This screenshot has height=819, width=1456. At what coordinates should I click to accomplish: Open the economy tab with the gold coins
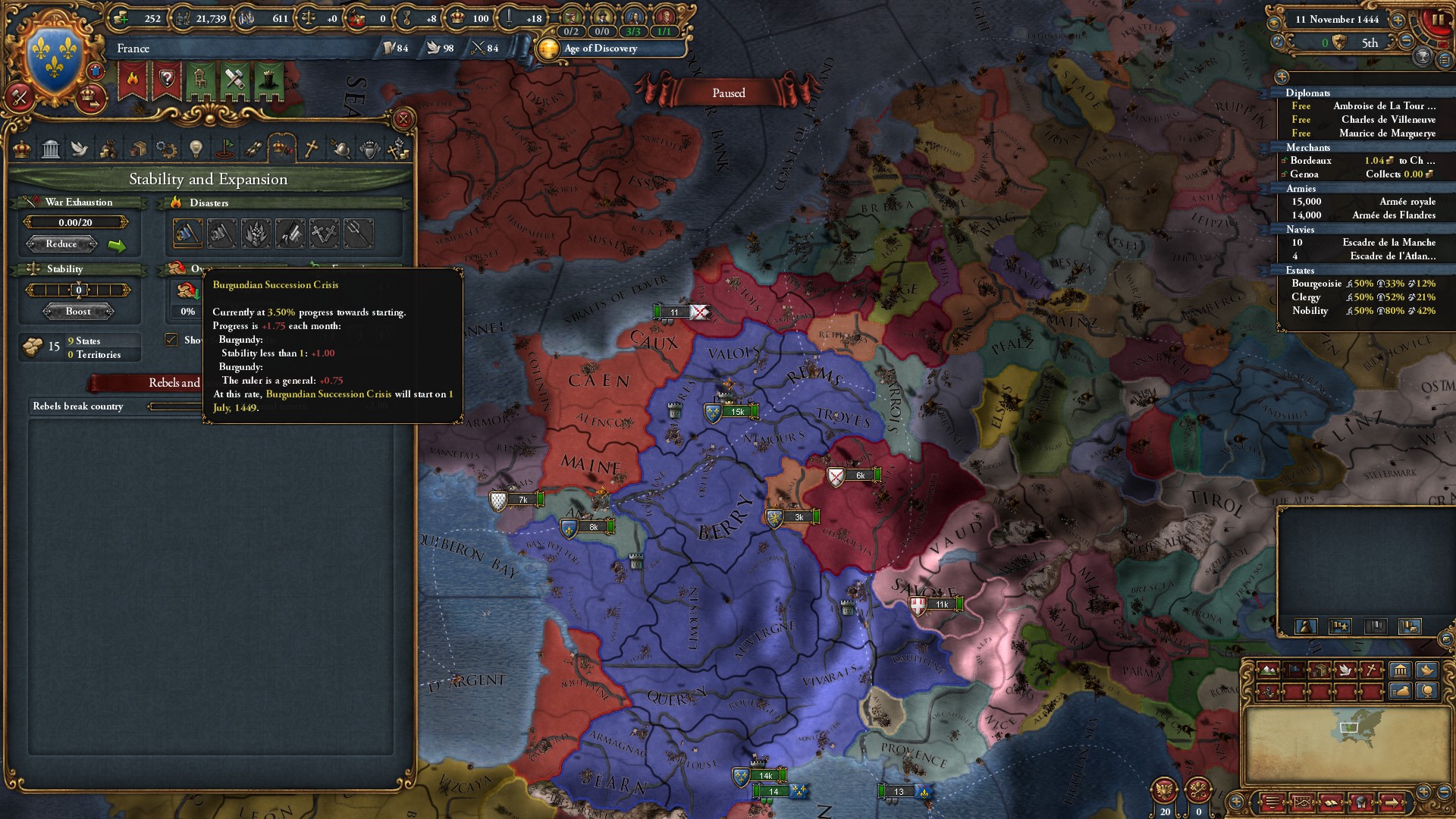(x=108, y=149)
